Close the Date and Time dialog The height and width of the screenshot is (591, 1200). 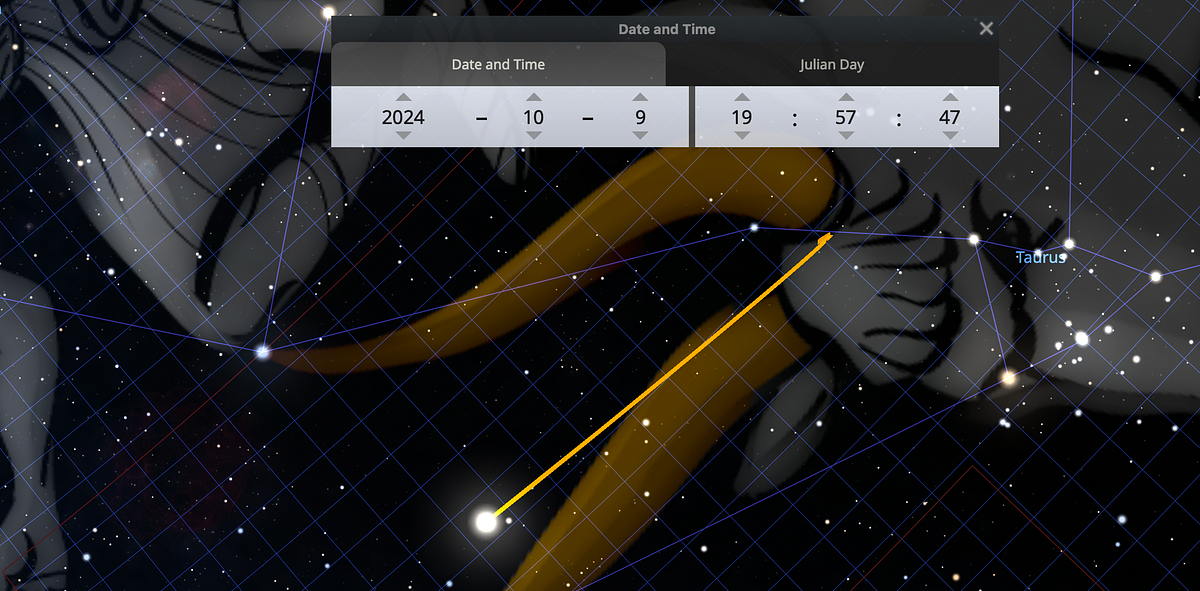986,29
